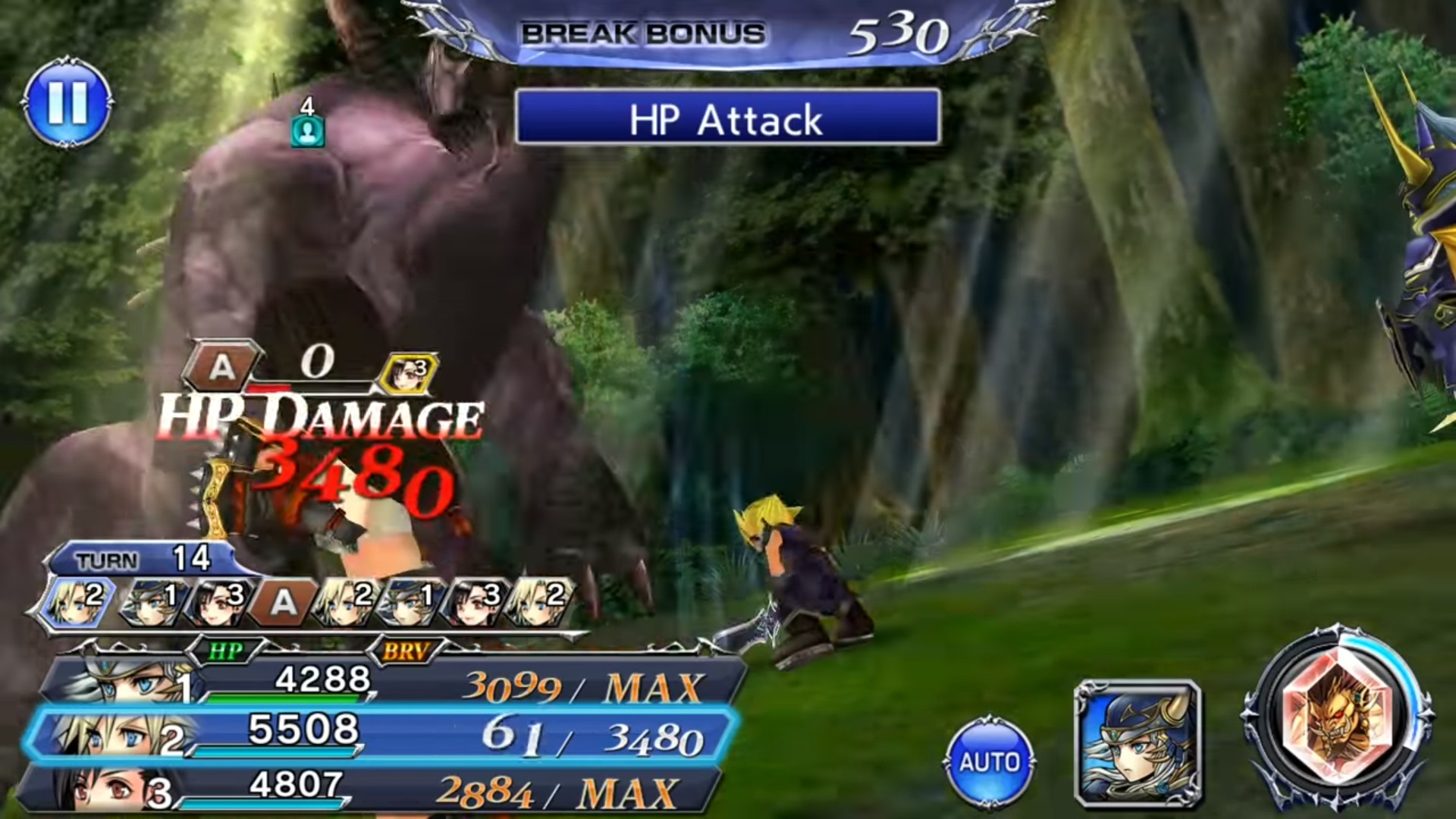Pause the battle with the pause button
The height and width of the screenshot is (819, 1456).
pos(67,103)
